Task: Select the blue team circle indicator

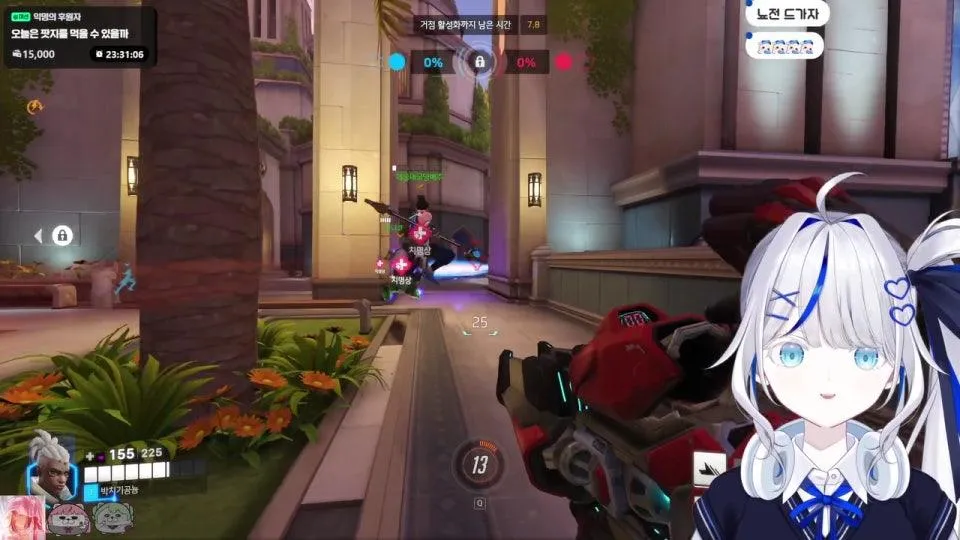Action: pyautogui.click(x=397, y=62)
